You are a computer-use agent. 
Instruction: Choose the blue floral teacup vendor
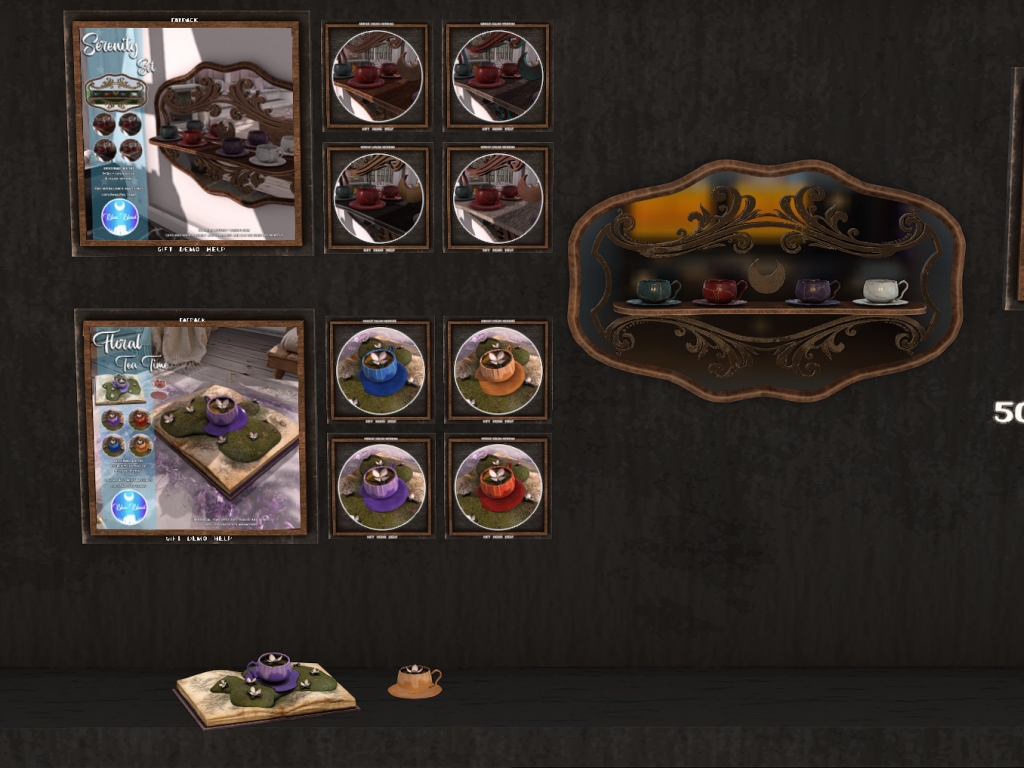tap(380, 370)
